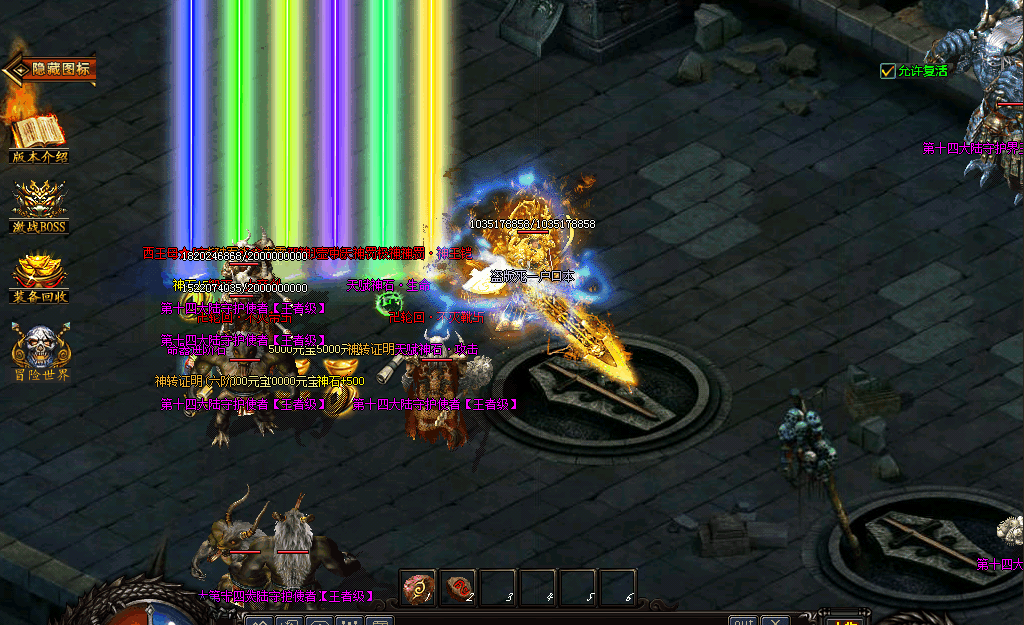
Task: Use the swirl item in hotbar slot 1
Action: pos(417,588)
